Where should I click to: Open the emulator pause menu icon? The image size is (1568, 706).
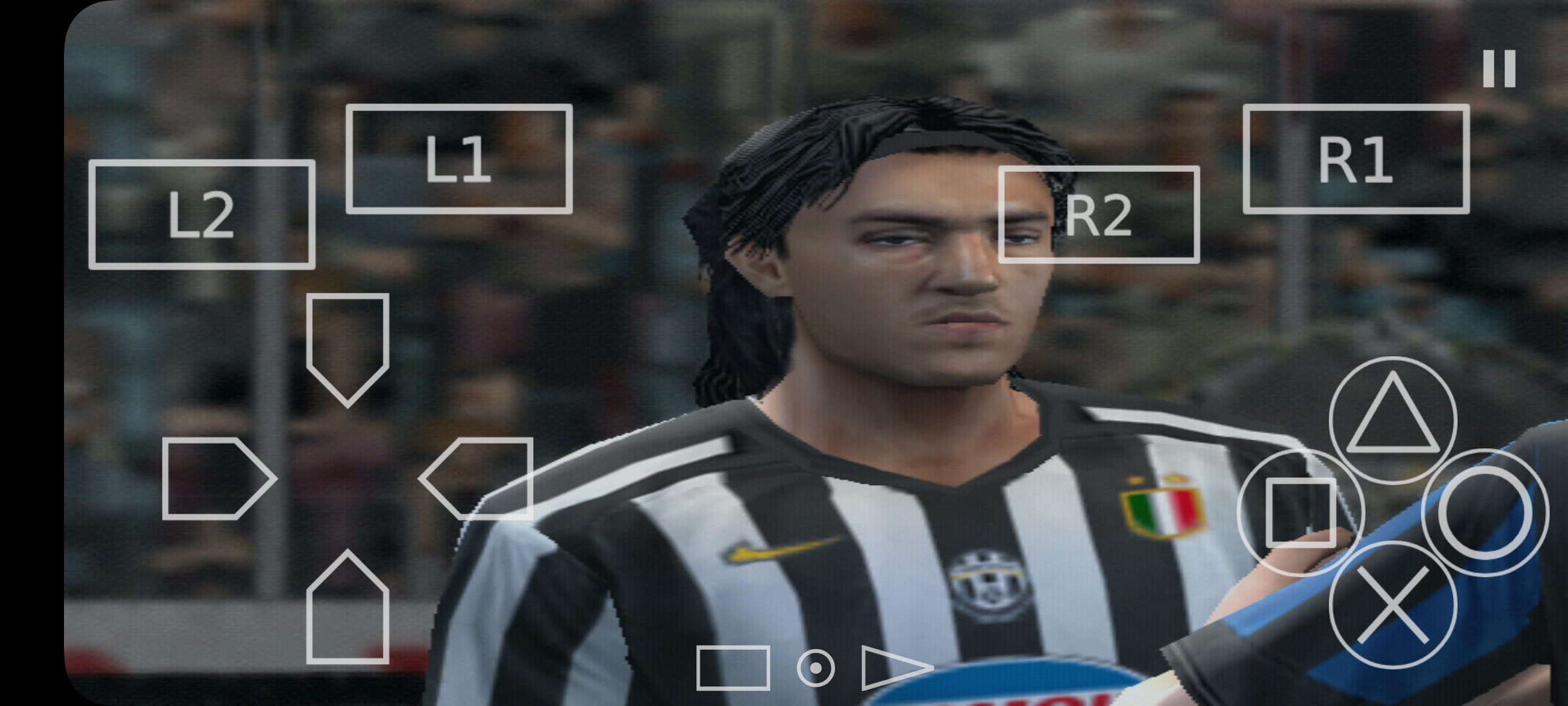point(1499,69)
